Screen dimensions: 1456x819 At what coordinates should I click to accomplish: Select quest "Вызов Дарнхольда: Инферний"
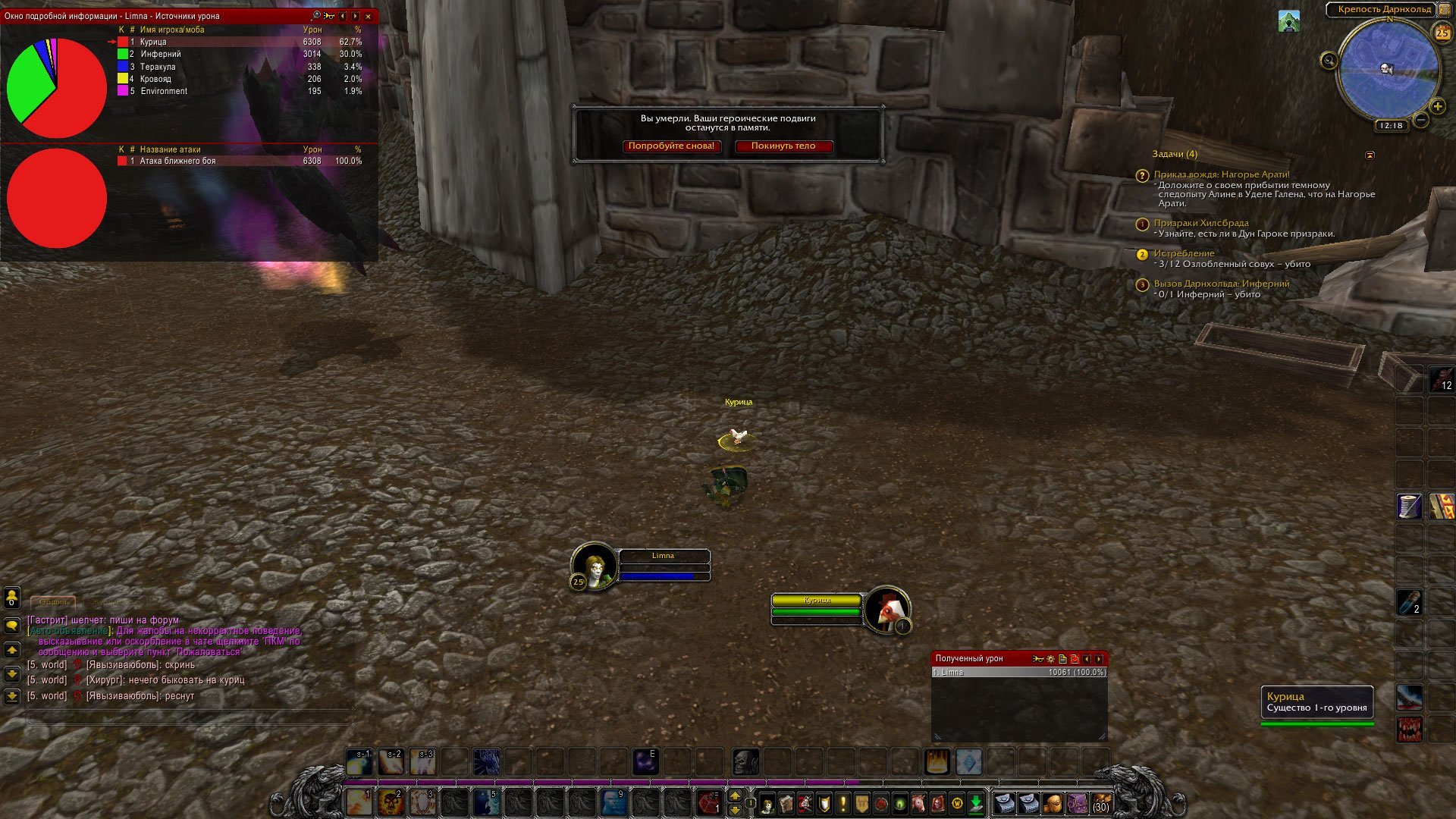[x=1221, y=284]
